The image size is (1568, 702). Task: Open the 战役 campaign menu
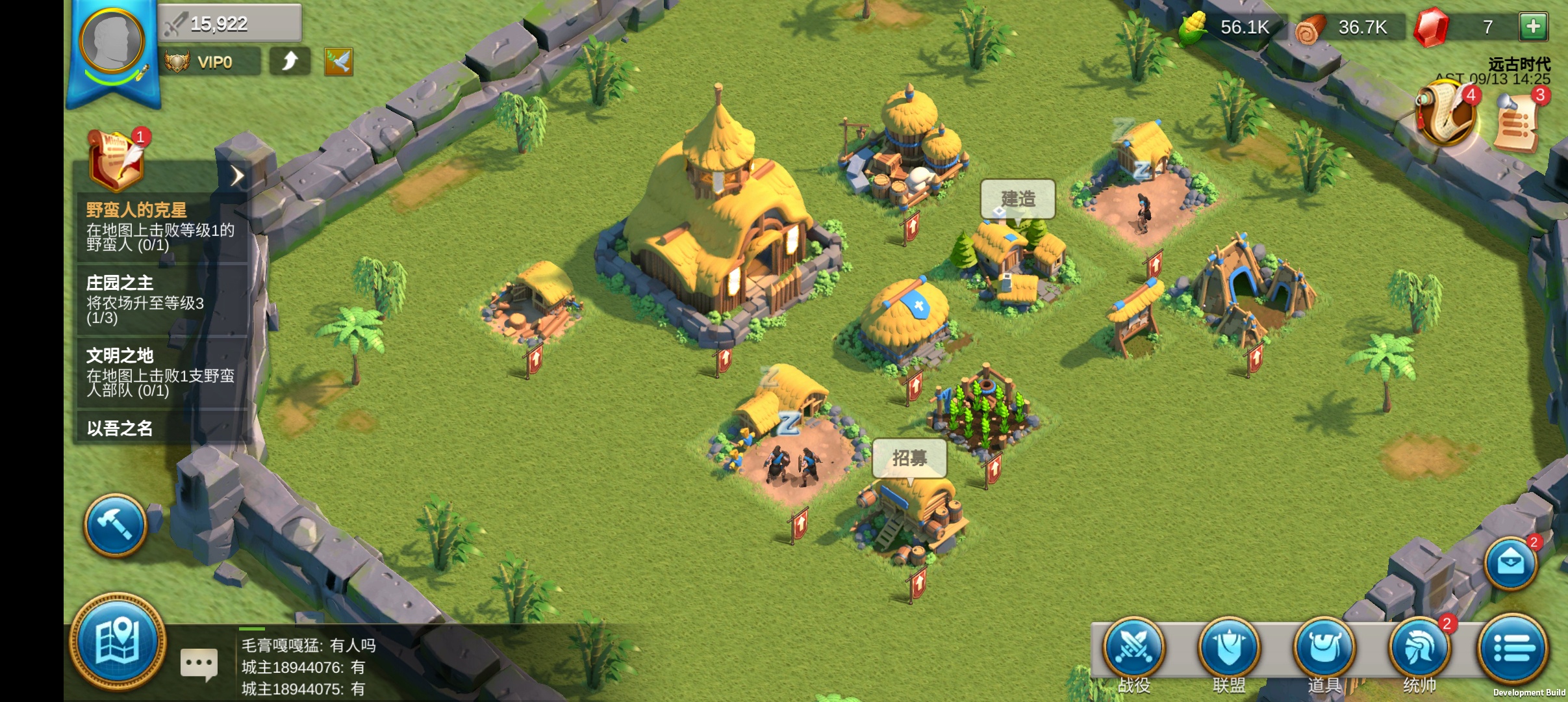coord(1134,649)
